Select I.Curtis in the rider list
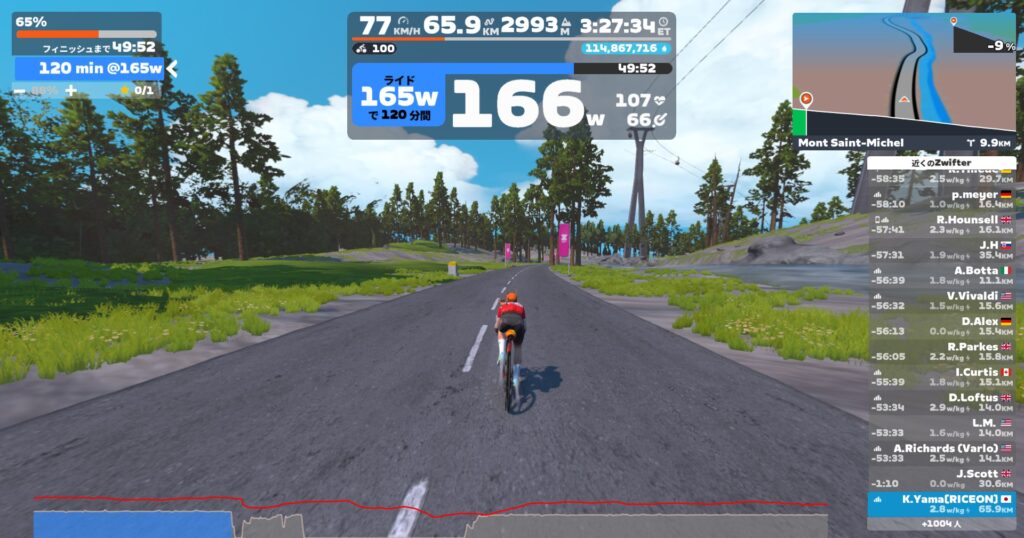The width and height of the screenshot is (1024, 538). 940,377
